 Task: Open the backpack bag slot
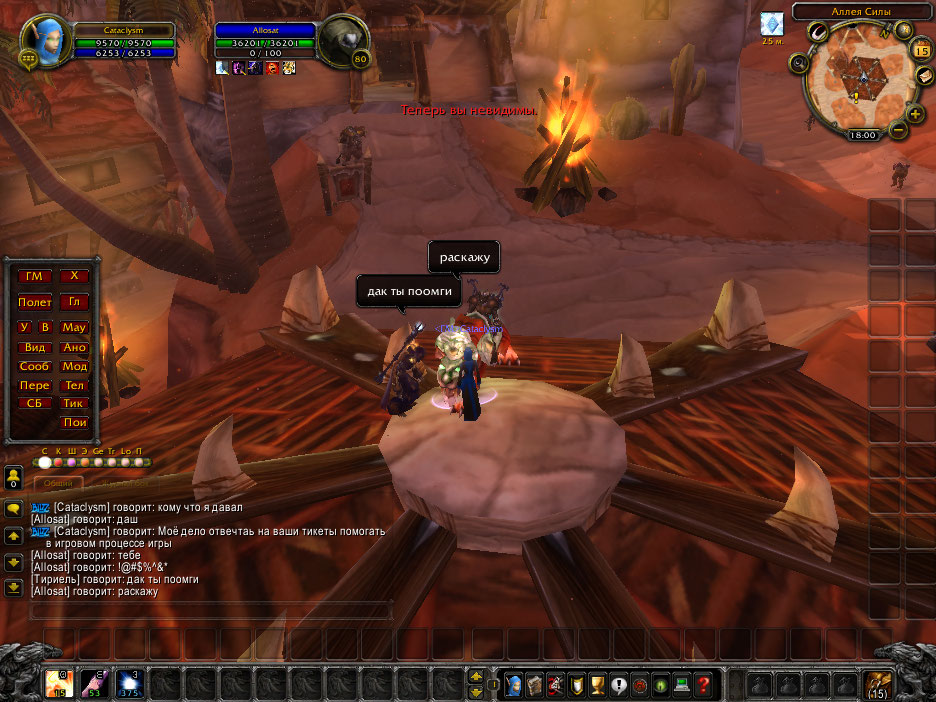pos(880,685)
